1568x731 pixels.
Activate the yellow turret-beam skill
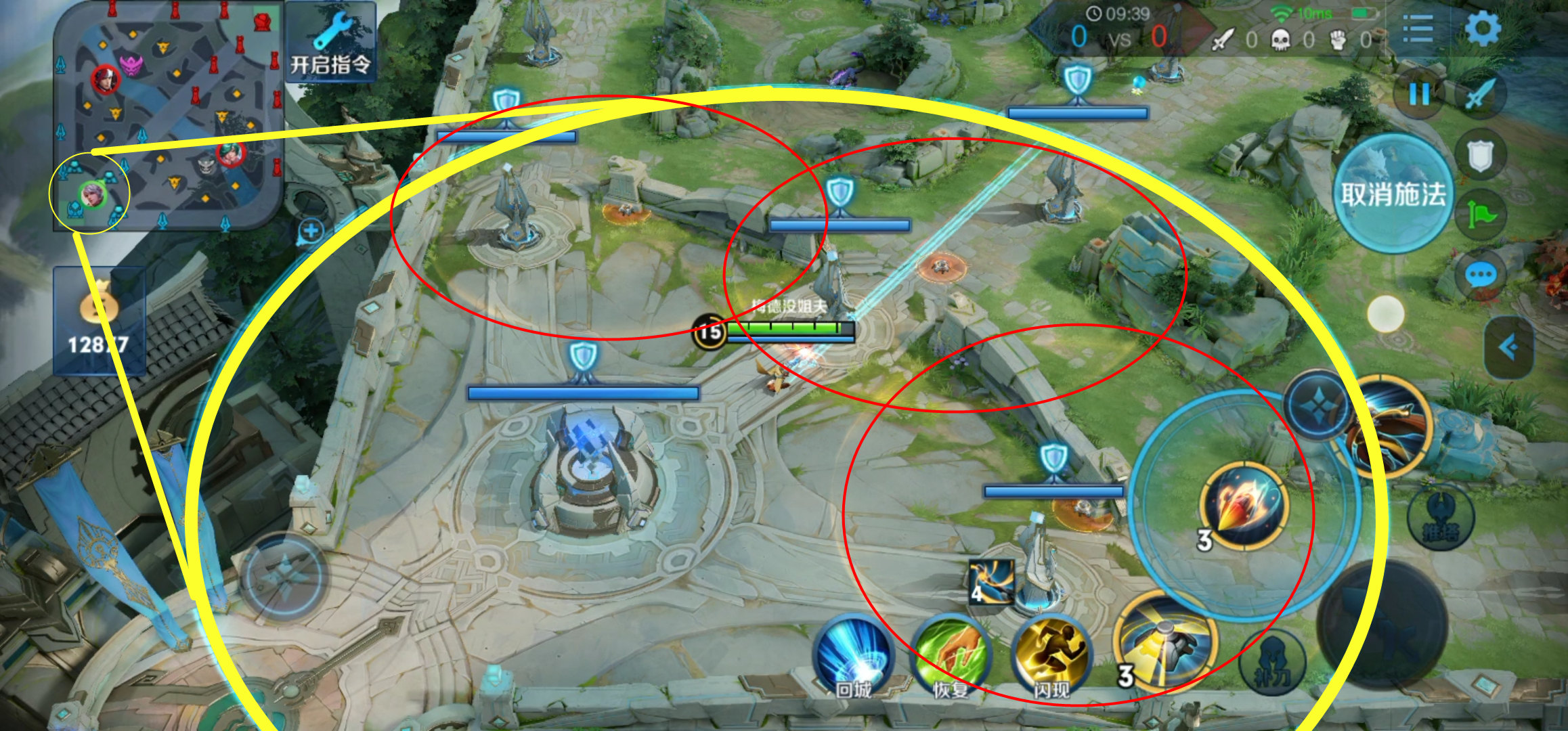[1166, 641]
